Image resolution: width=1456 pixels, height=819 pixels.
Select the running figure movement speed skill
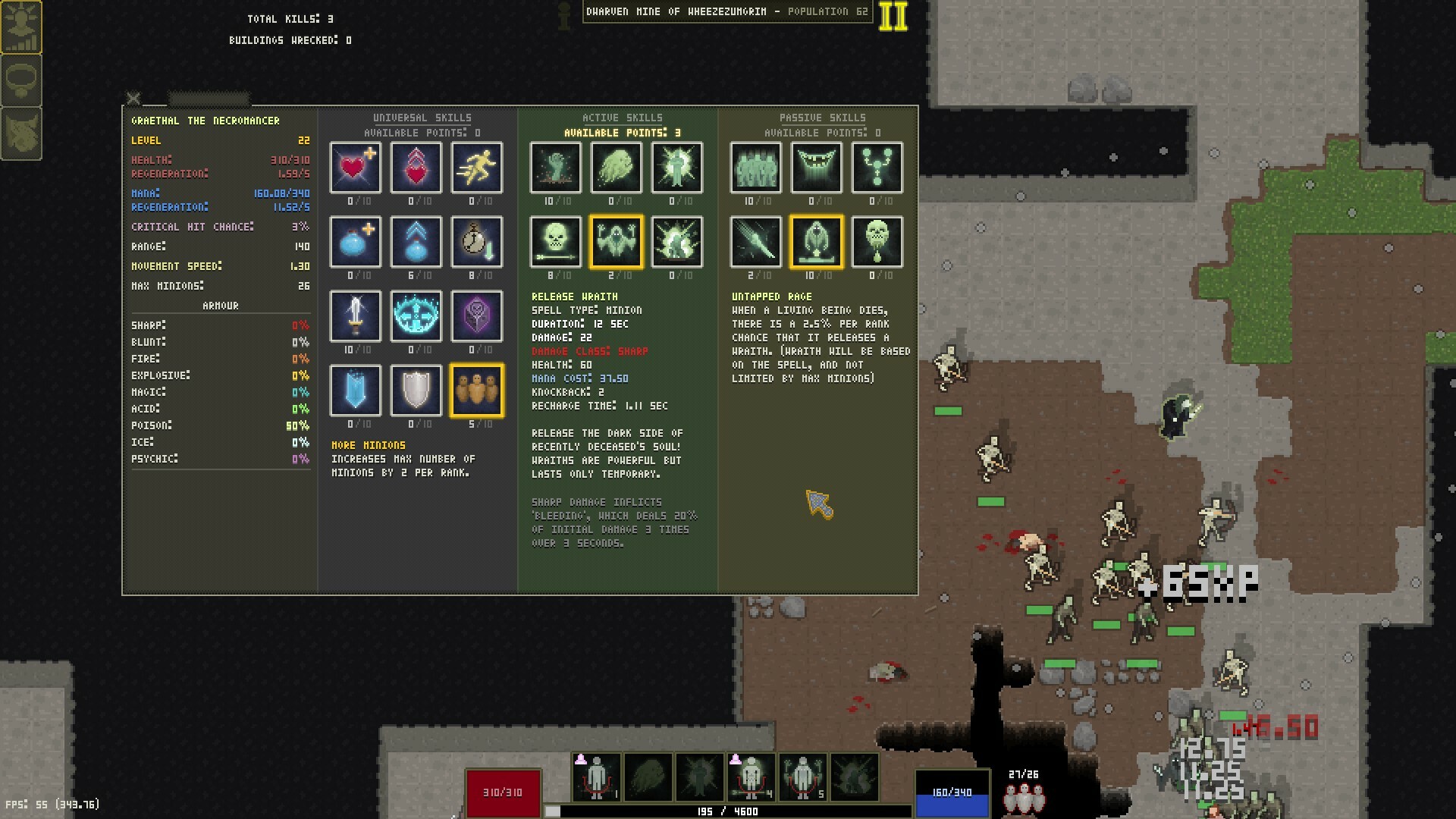tap(477, 168)
